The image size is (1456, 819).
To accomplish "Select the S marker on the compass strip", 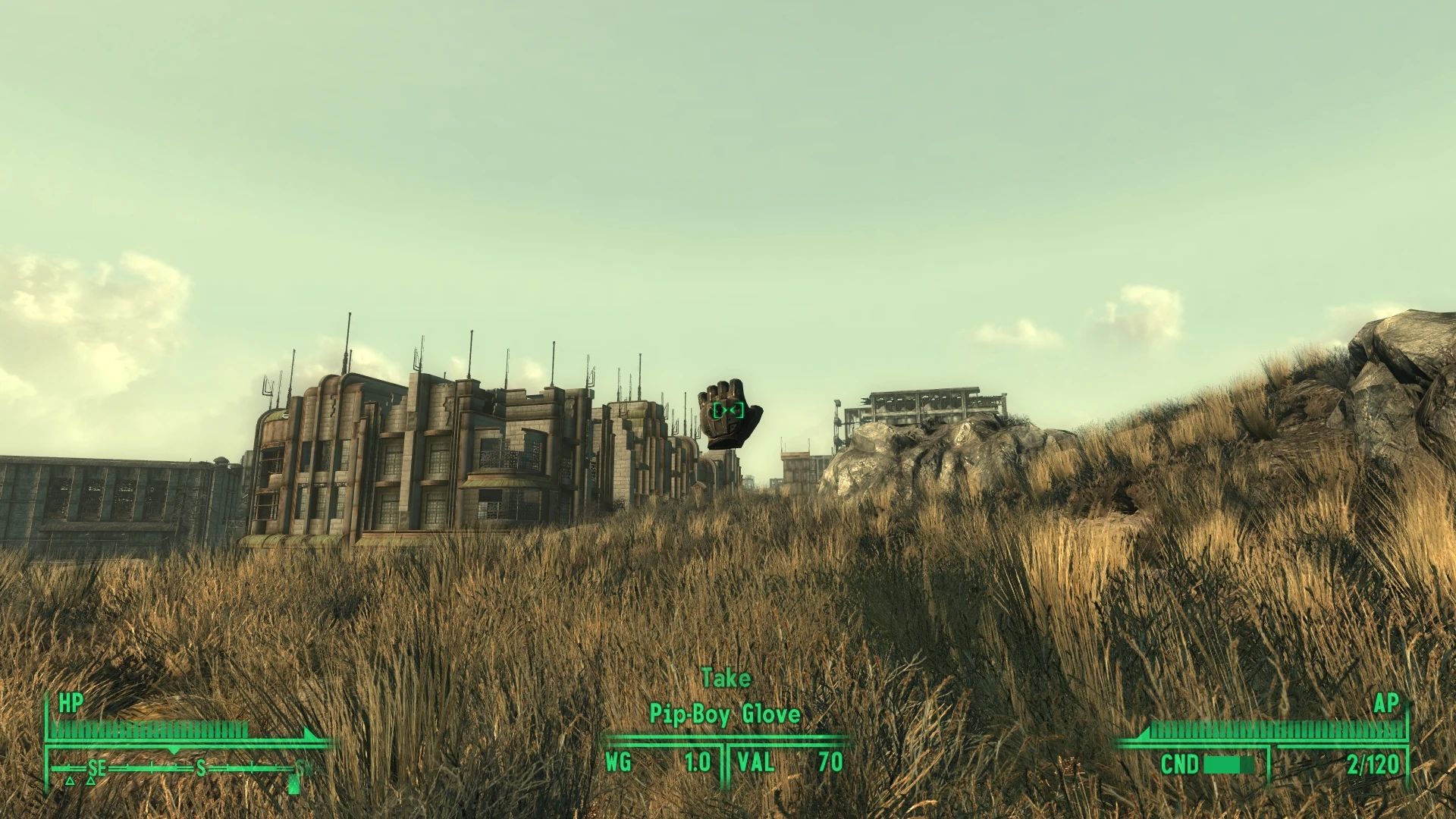I will (x=201, y=768).
